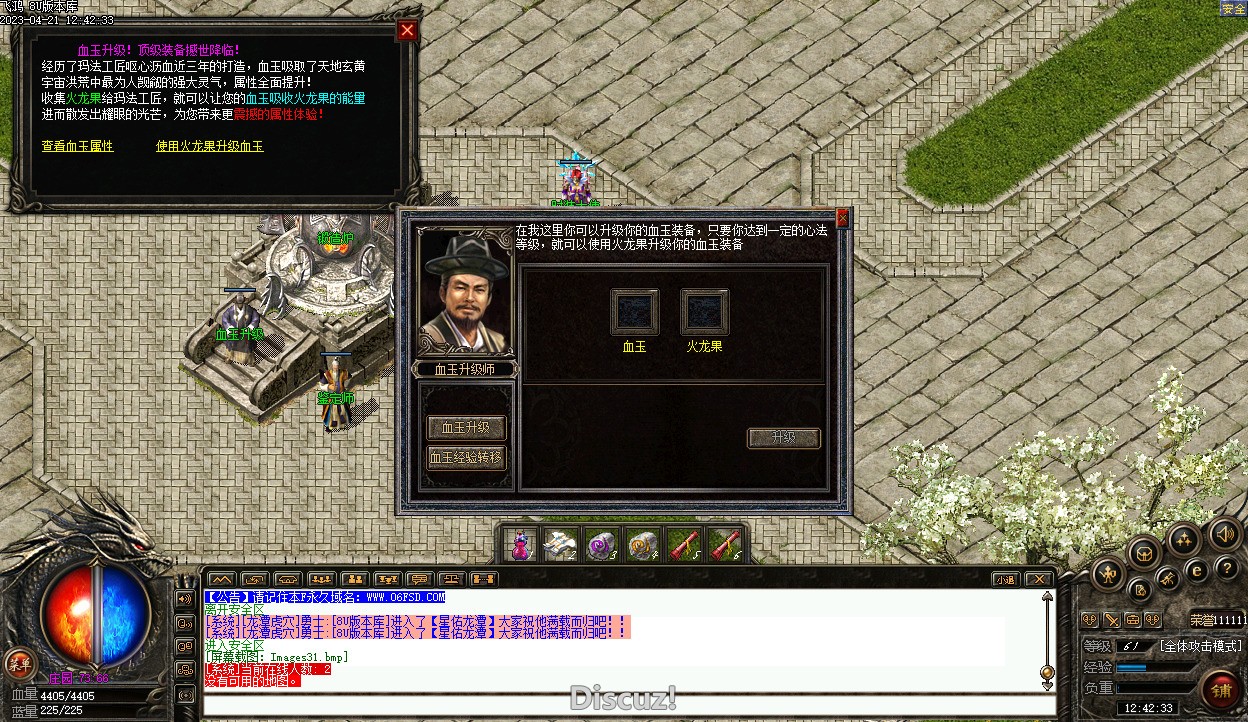Open the round 菜单 menu button
The image size is (1248, 722).
19,662
